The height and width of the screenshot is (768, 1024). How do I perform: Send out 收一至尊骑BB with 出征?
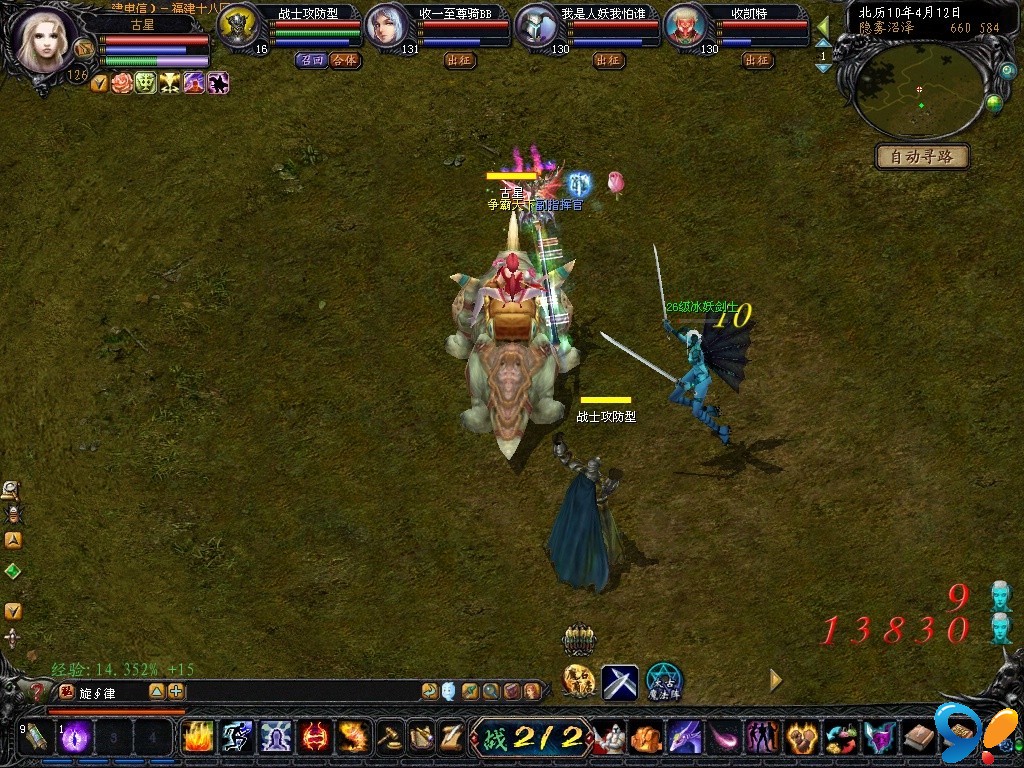tap(460, 60)
